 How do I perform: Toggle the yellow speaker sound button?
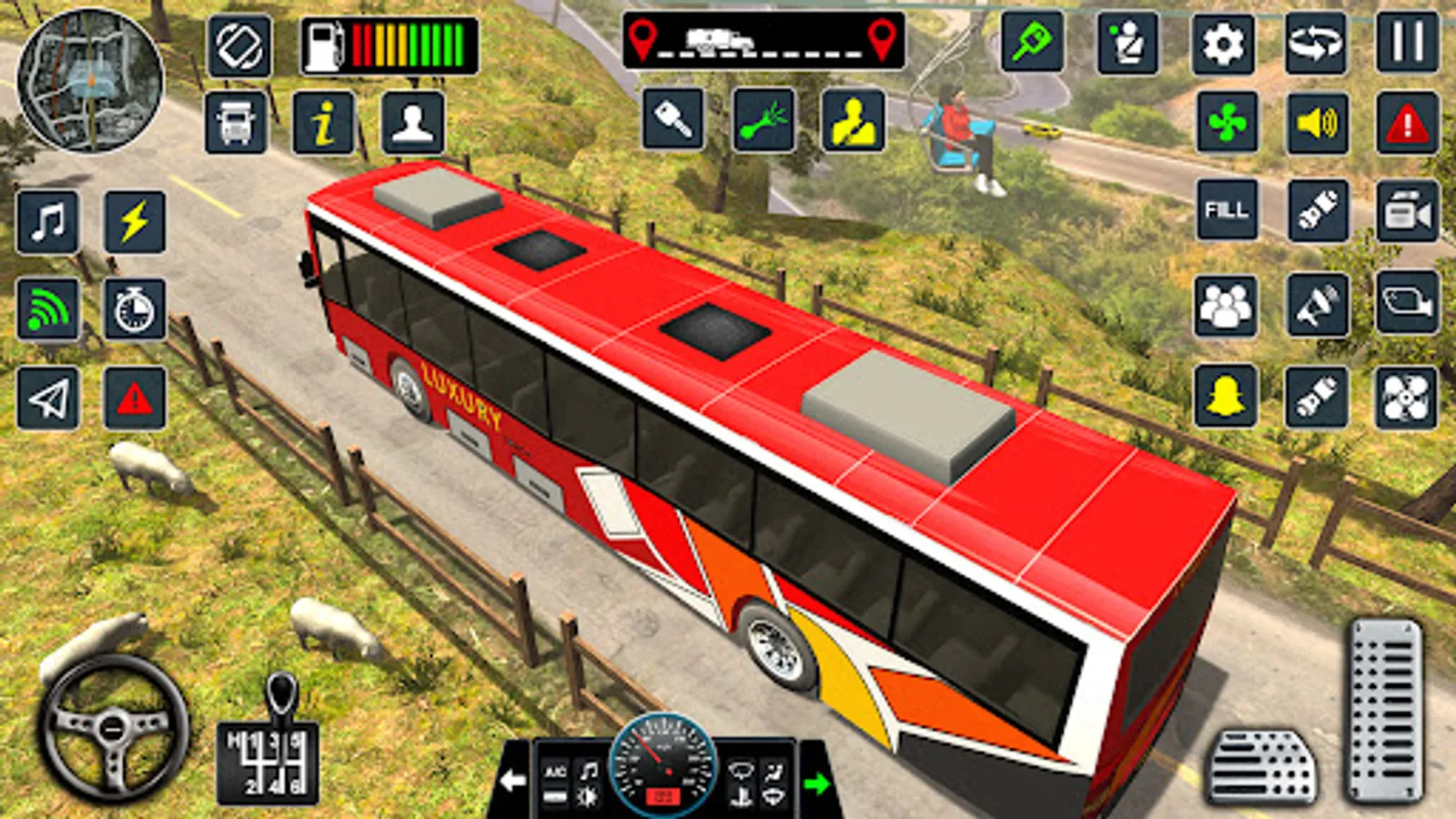pos(1317,122)
